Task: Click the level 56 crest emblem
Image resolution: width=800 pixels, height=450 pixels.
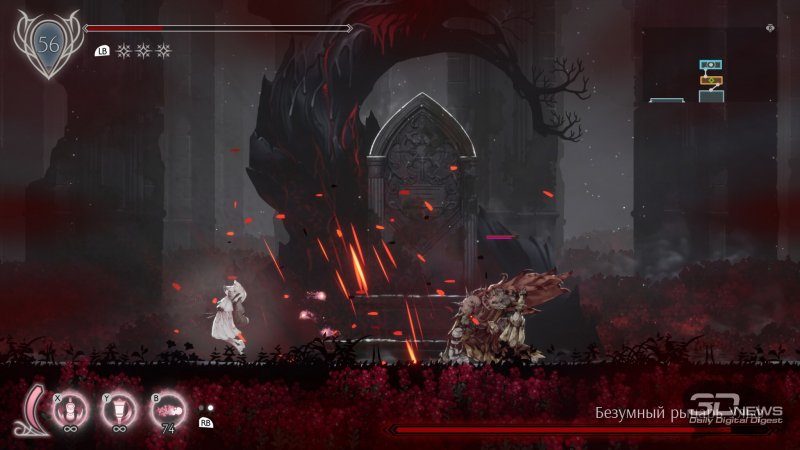Action: [x=47, y=43]
